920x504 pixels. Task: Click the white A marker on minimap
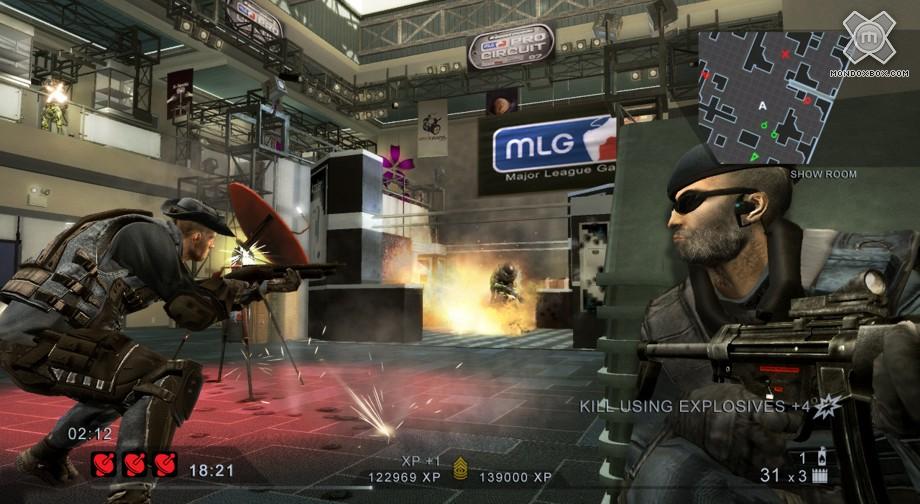(763, 105)
